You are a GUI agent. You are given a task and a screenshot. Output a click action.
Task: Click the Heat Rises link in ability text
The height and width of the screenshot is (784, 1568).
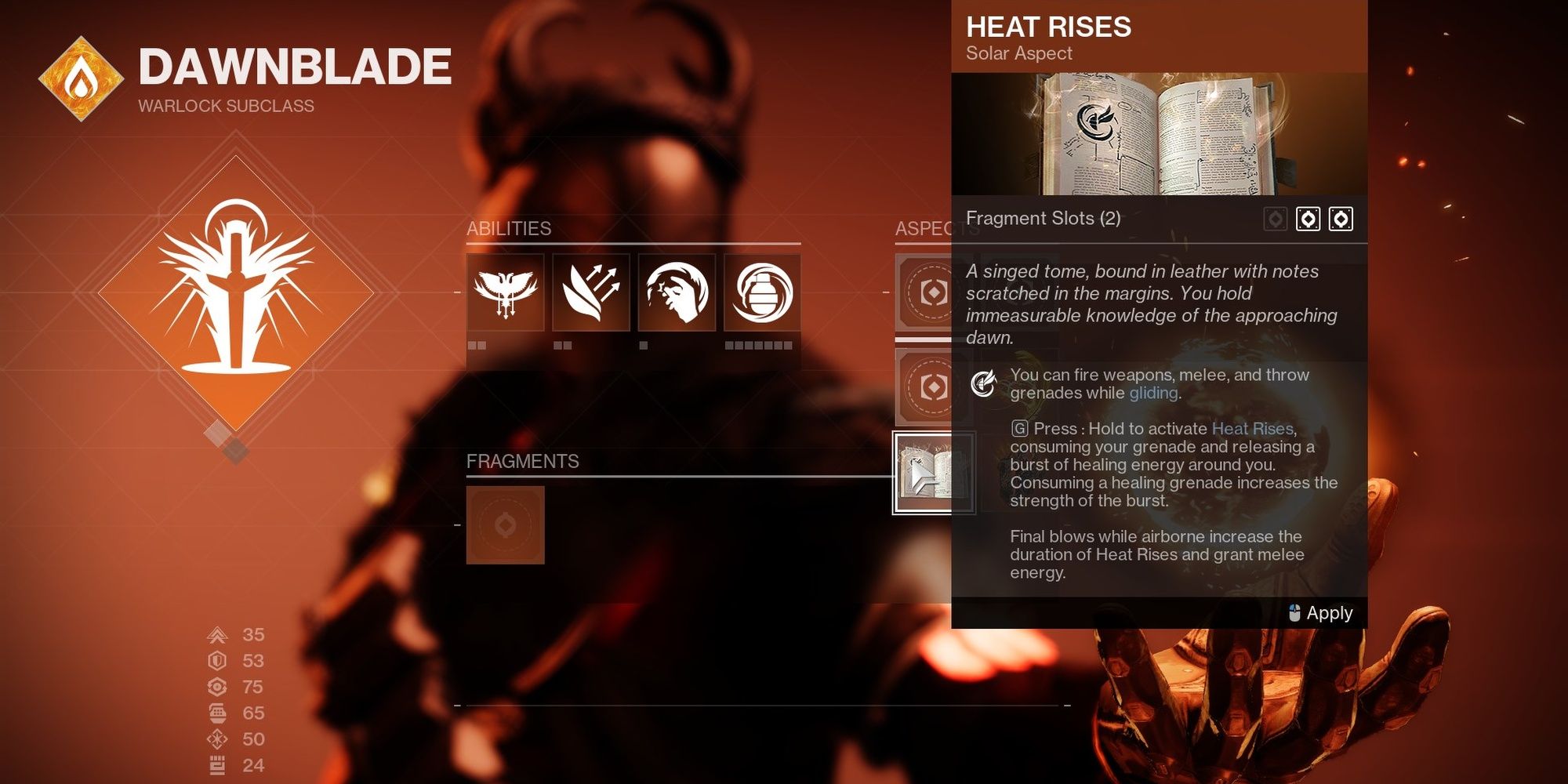1252,428
